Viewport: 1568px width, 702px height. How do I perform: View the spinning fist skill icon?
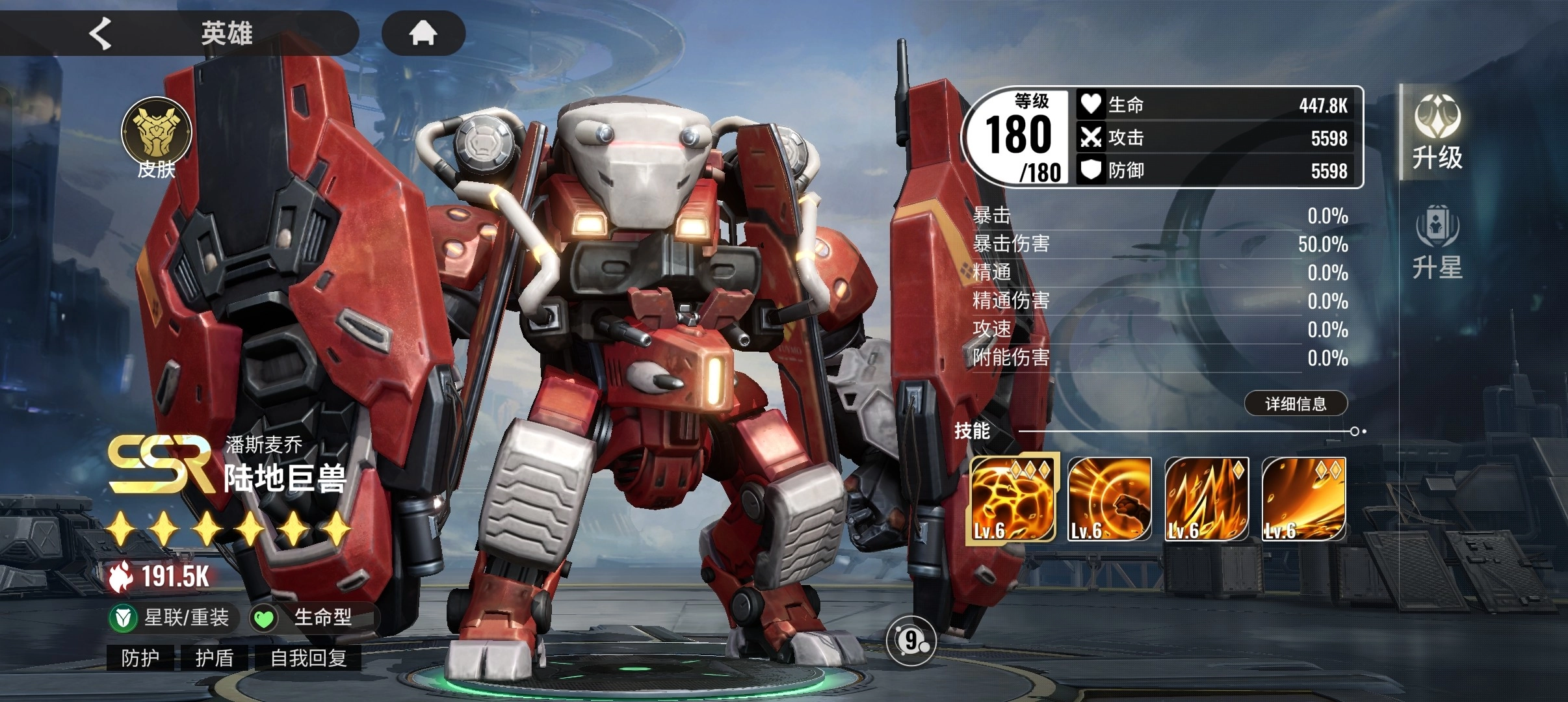pos(1109,499)
